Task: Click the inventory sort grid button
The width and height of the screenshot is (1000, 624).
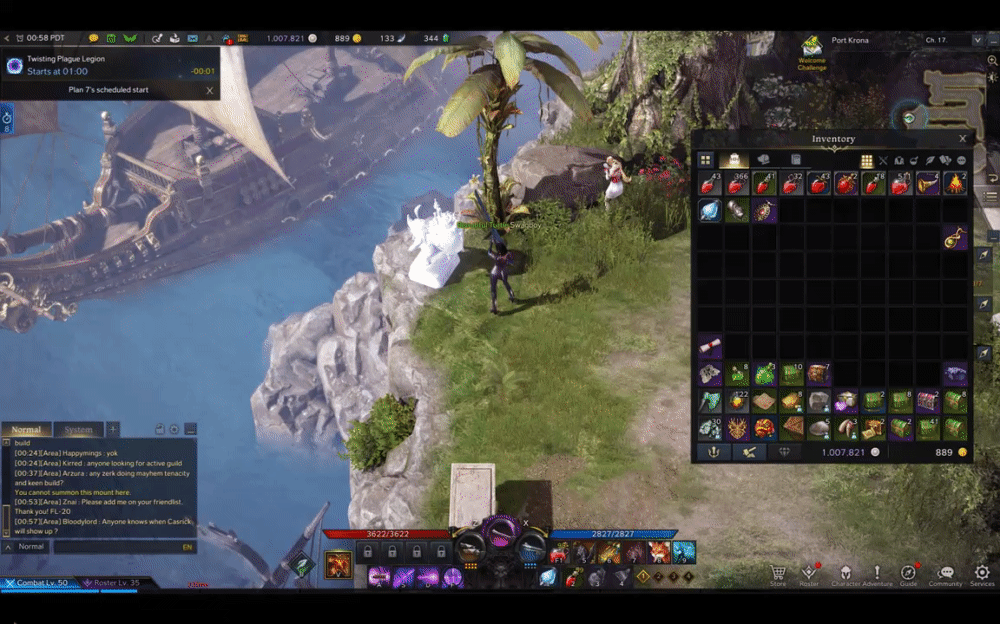Action: click(x=866, y=161)
